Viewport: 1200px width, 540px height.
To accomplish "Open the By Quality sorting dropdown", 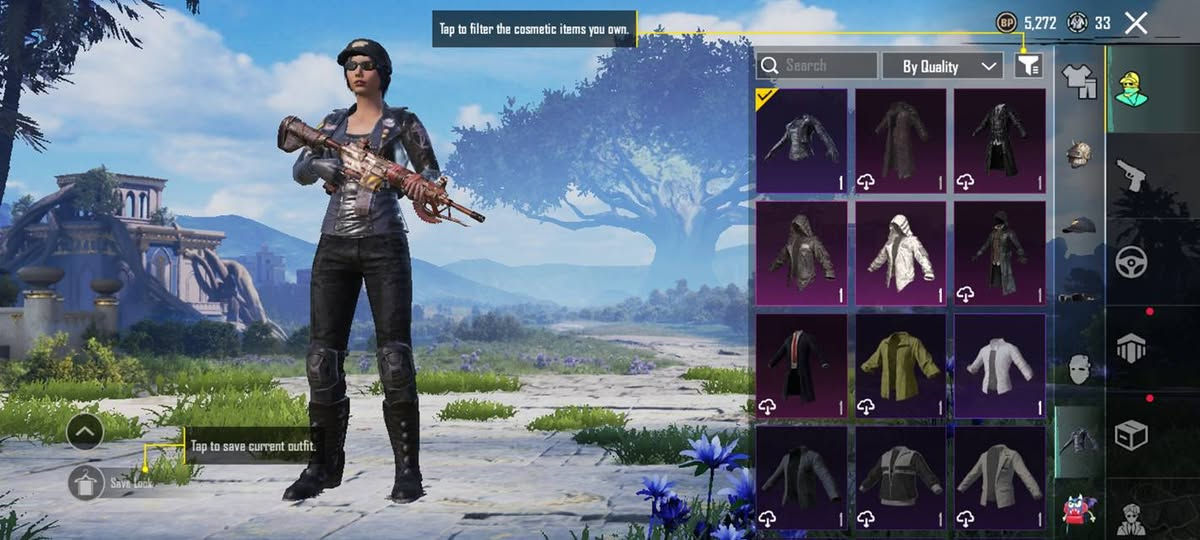I will (x=943, y=66).
